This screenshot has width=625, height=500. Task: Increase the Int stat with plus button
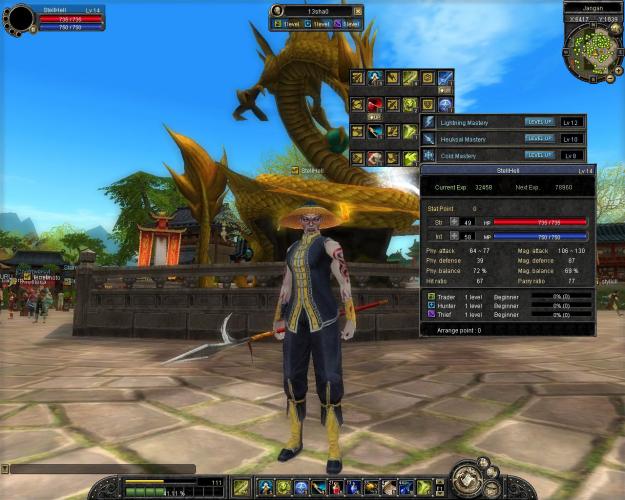pos(454,236)
